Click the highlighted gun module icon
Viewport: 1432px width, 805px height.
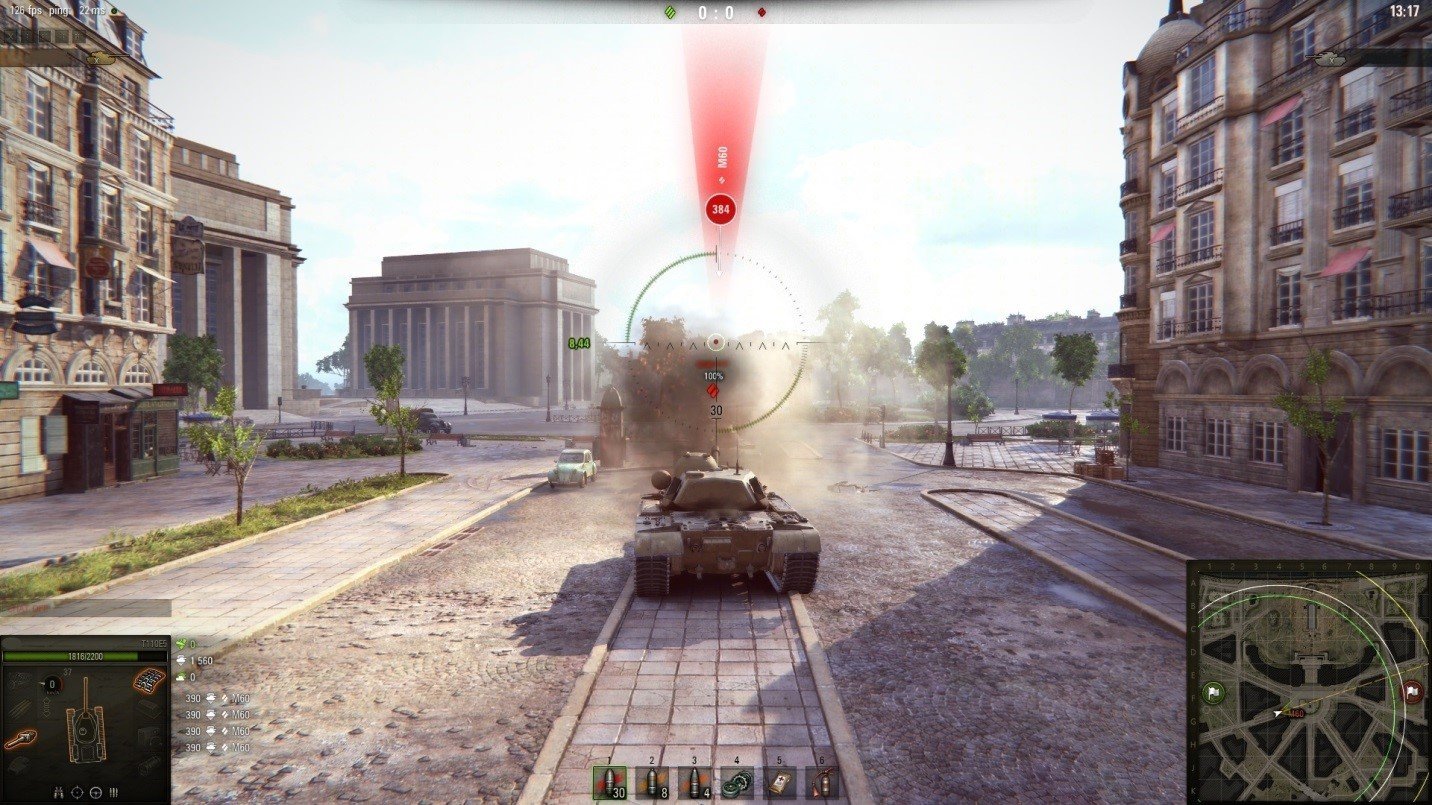20,740
